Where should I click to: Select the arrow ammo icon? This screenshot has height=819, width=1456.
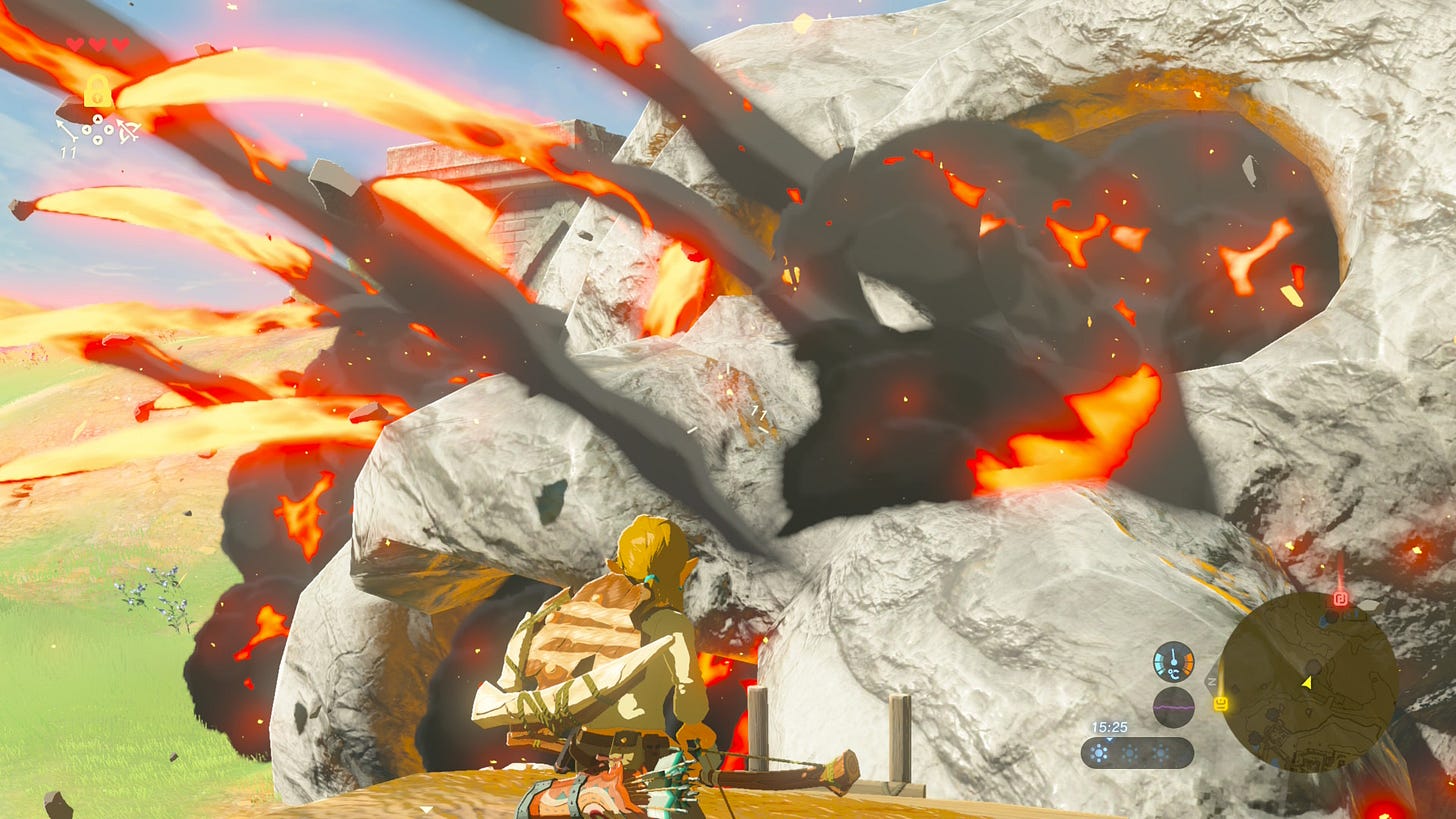[68, 131]
